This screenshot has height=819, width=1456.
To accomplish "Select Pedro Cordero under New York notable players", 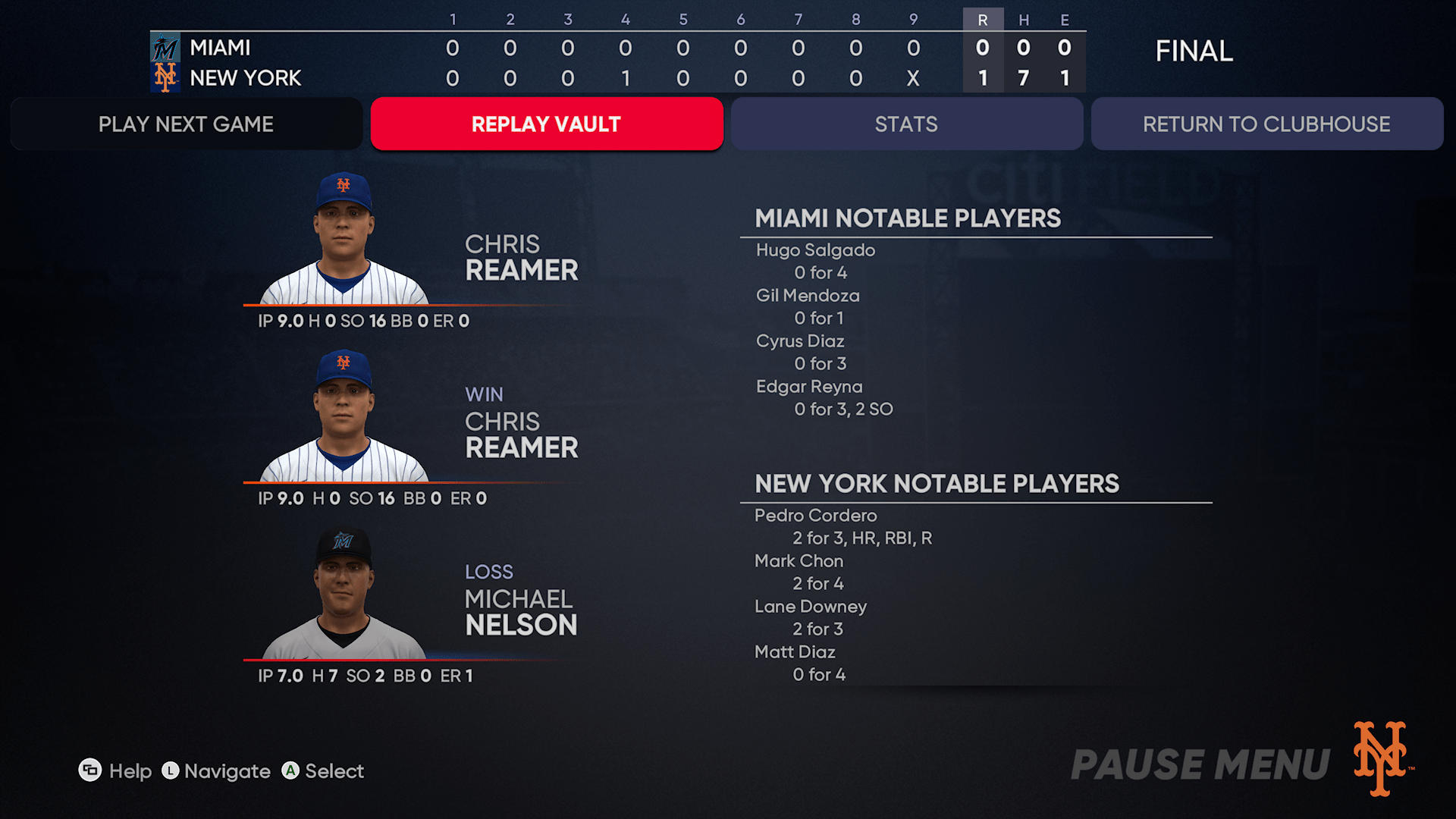I will tap(815, 515).
